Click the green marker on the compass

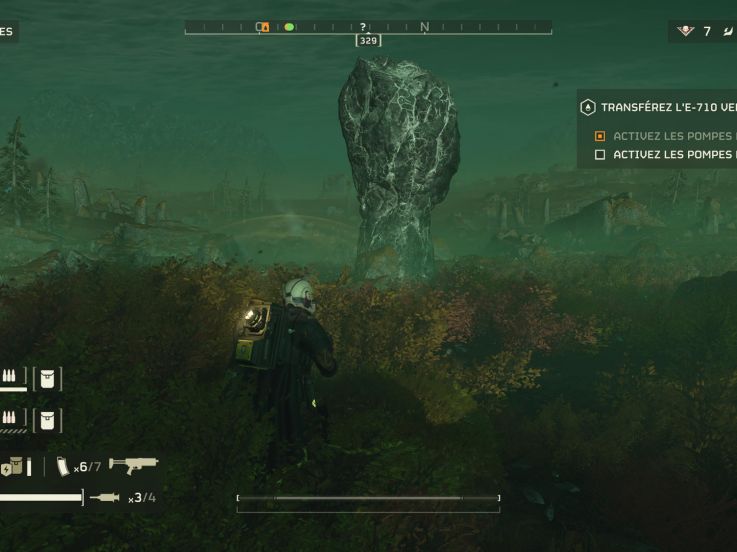coord(289,28)
